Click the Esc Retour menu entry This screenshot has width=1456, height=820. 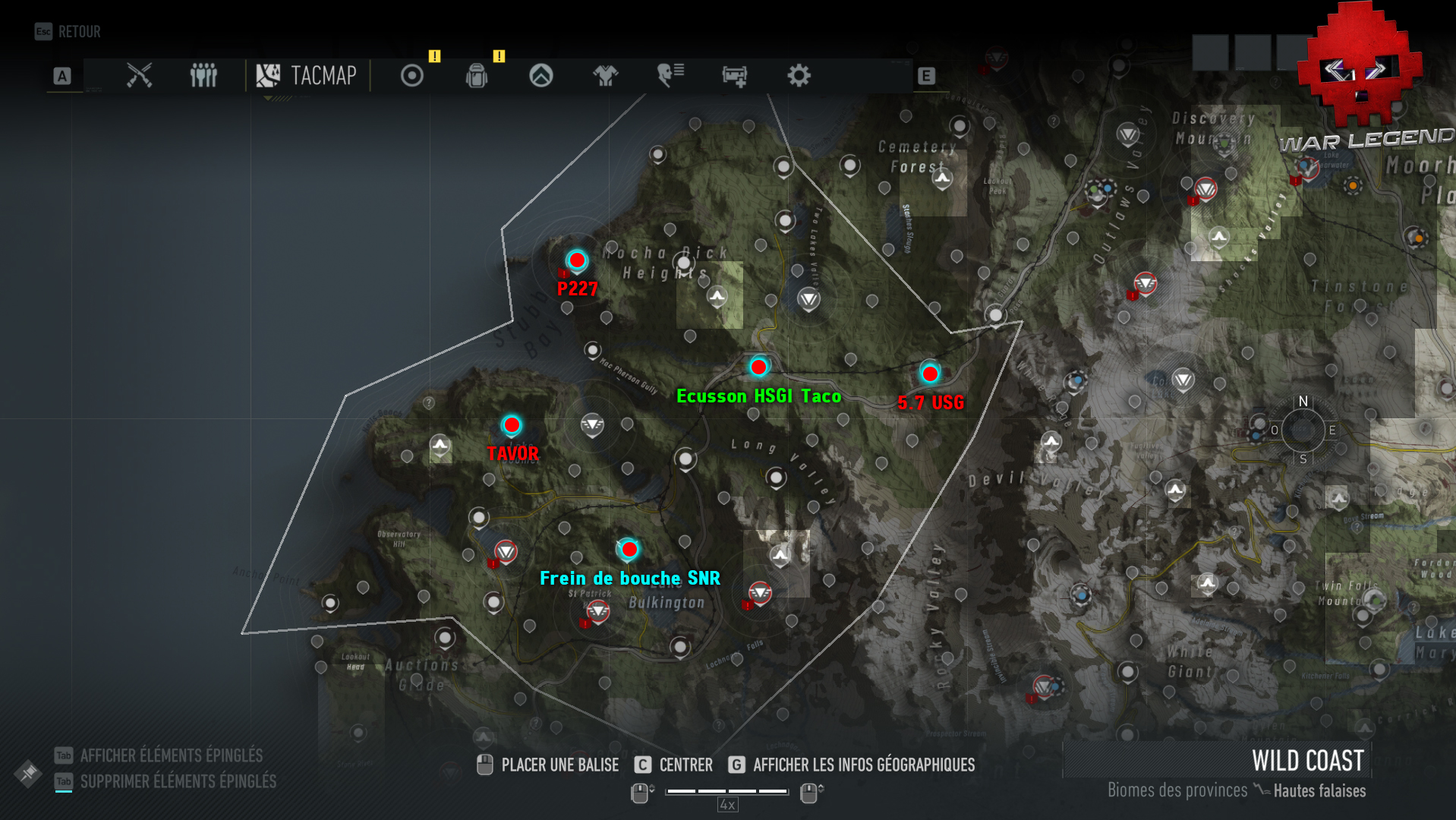68,32
